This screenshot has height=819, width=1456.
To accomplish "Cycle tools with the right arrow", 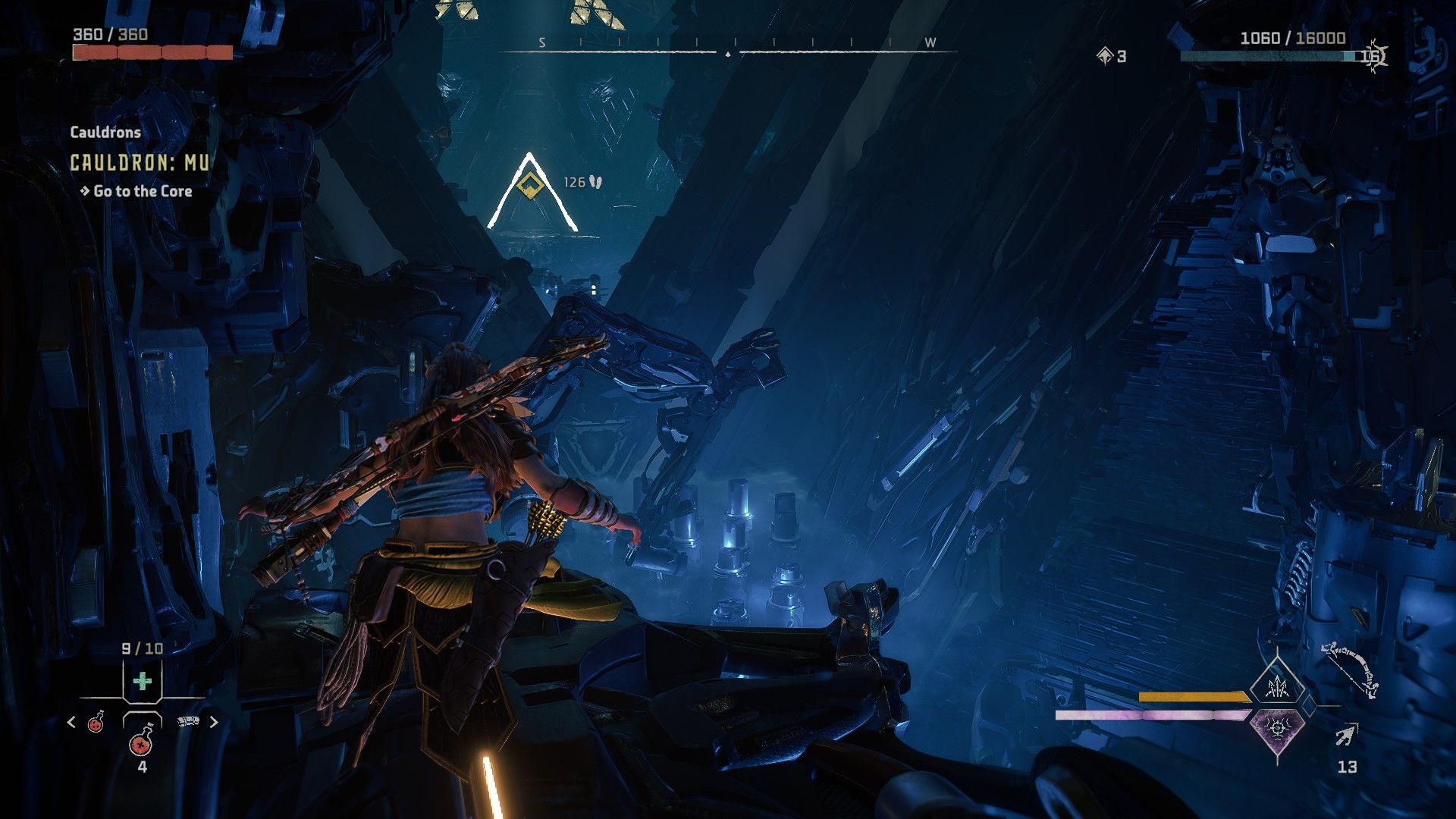I will [214, 722].
